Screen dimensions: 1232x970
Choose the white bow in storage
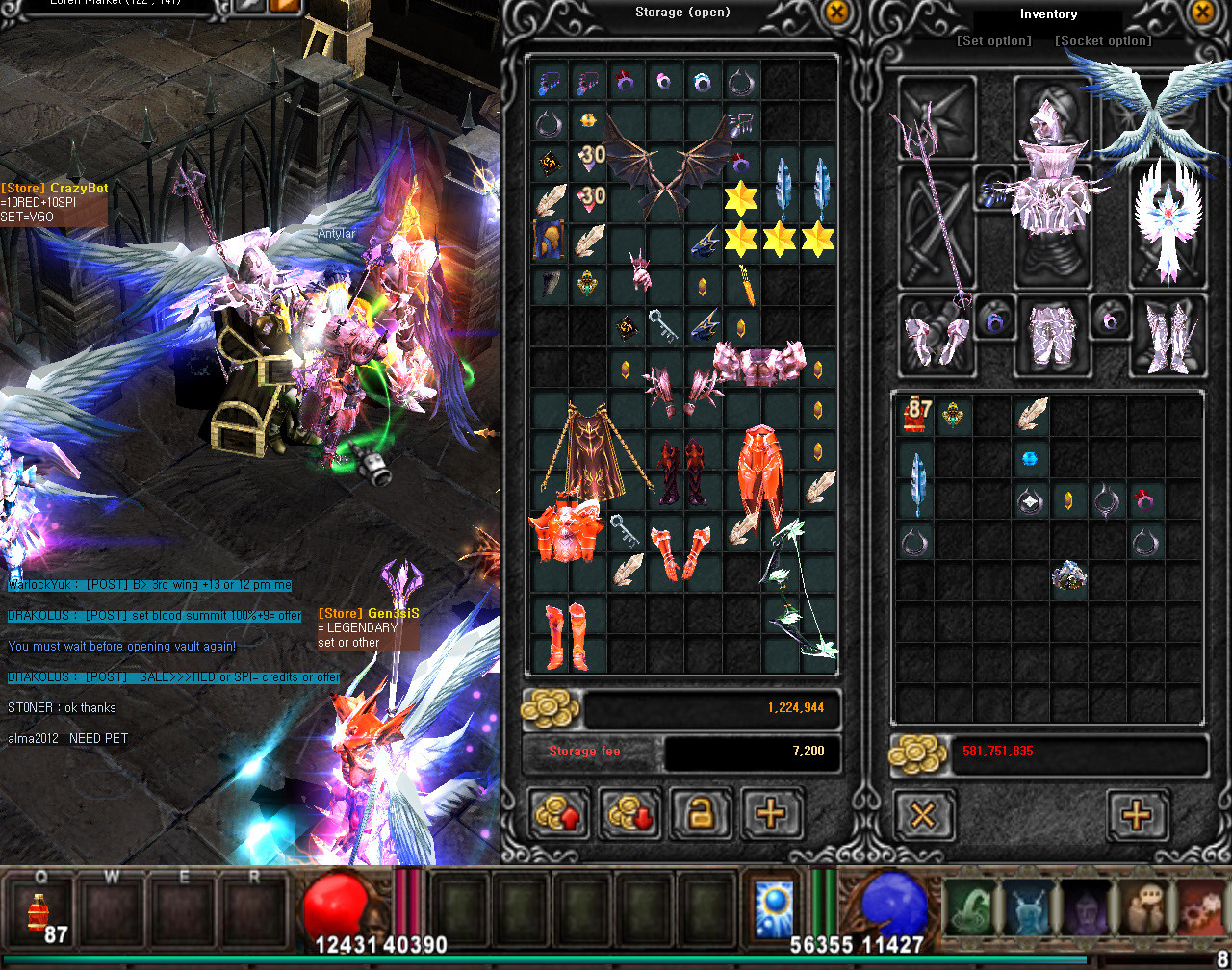pos(801,587)
